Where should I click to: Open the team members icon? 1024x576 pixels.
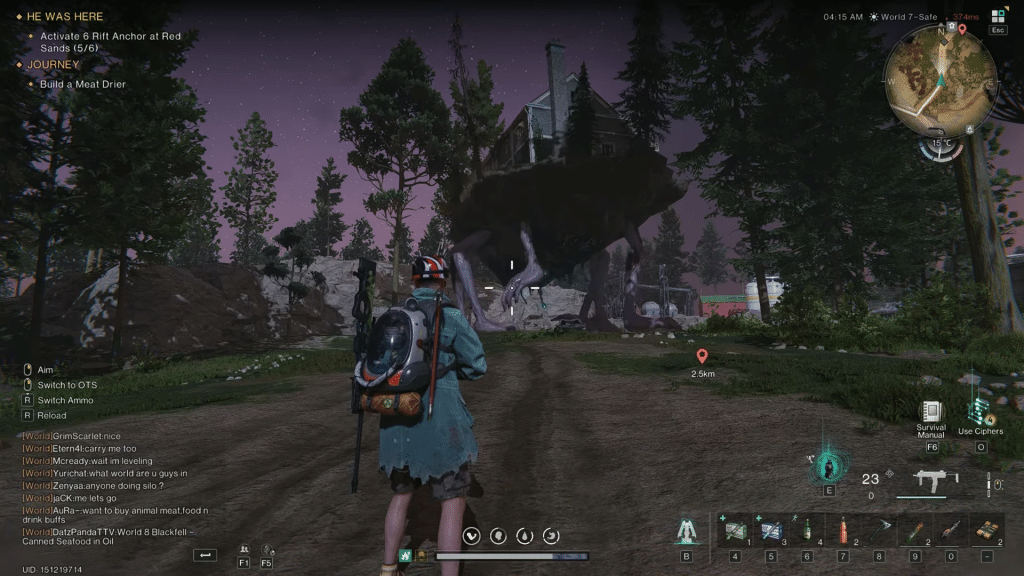244,550
